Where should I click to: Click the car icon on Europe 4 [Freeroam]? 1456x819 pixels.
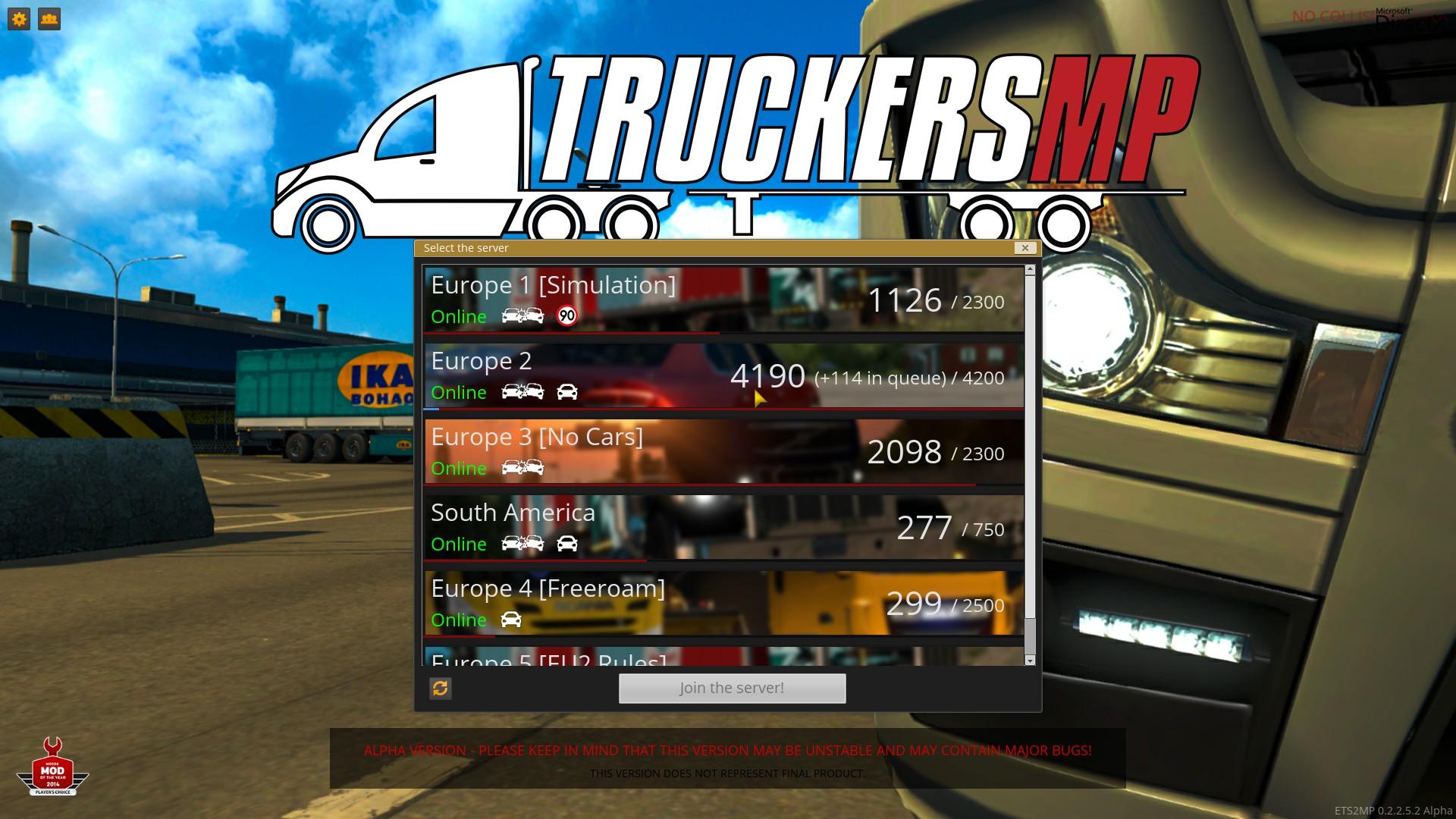(x=512, y=620)
